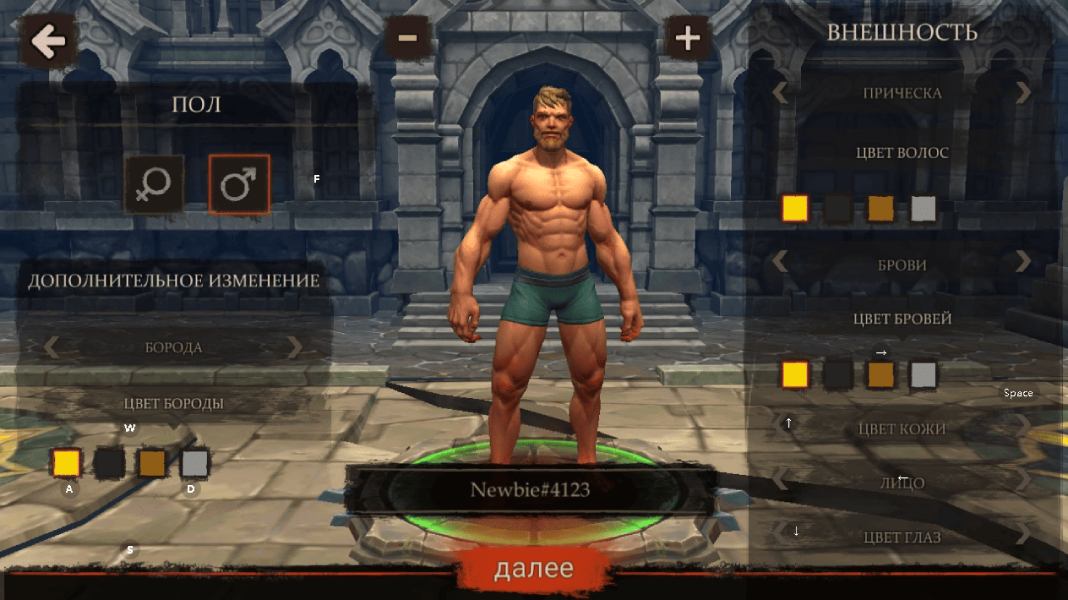The height and width of the screenshot is (600, 1068).
Task: Continue with the далее button
Action: click(533, 569)
